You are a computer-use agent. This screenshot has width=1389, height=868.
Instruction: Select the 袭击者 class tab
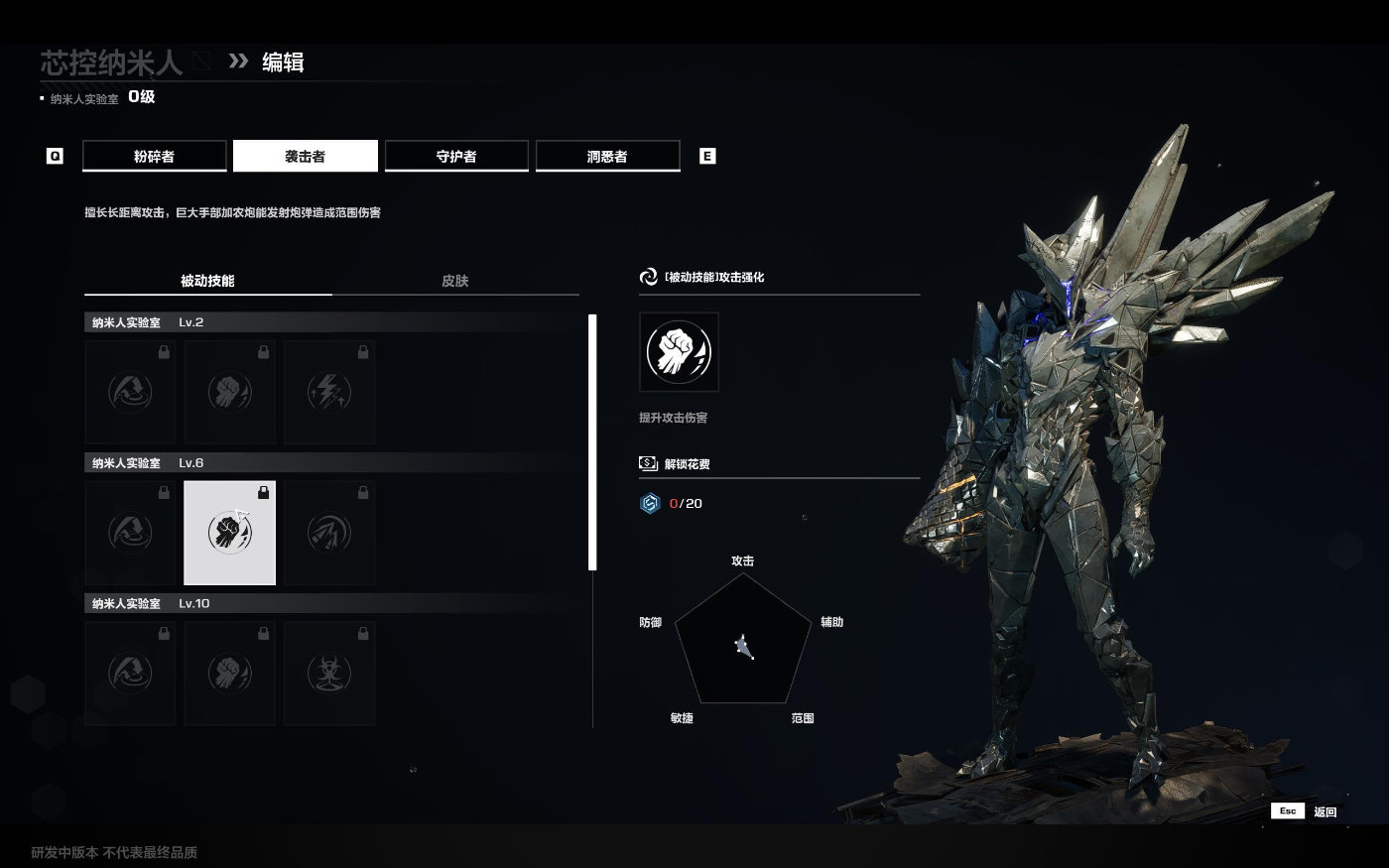coord(306,156)
